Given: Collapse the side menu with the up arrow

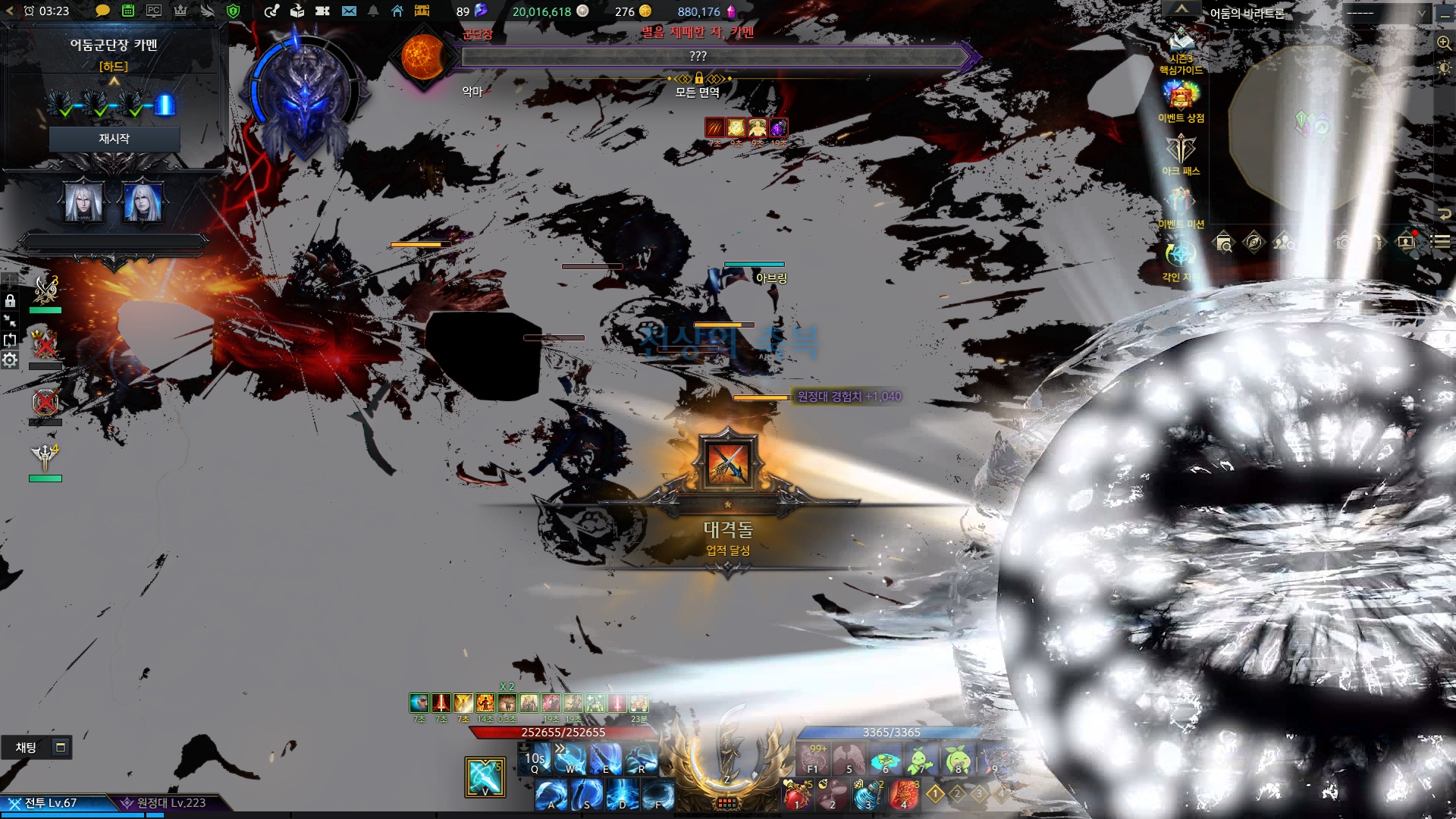Looking at the screenshot, I should 1181,8.
